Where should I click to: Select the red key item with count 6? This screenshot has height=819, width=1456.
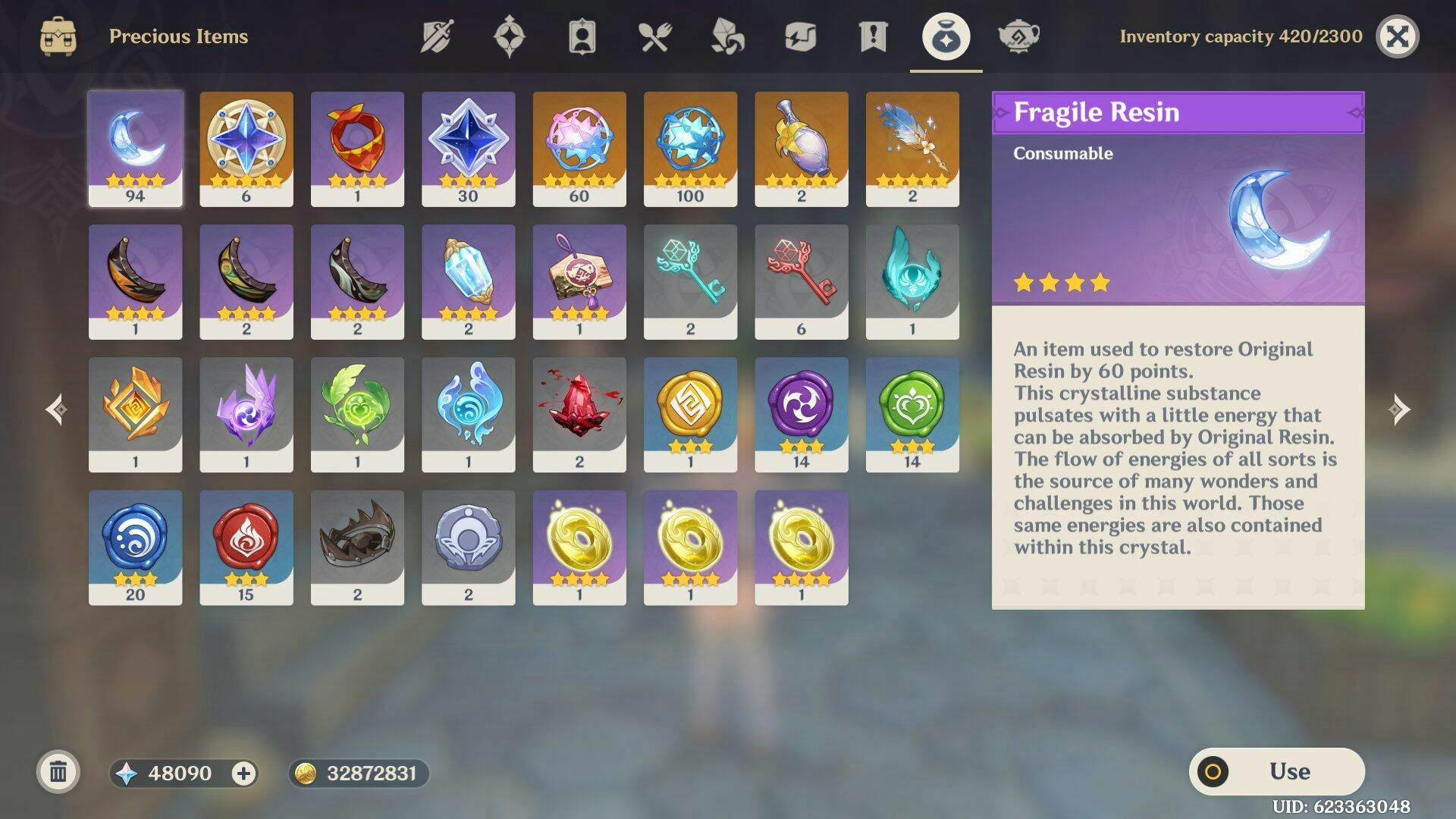coord(801,281)
